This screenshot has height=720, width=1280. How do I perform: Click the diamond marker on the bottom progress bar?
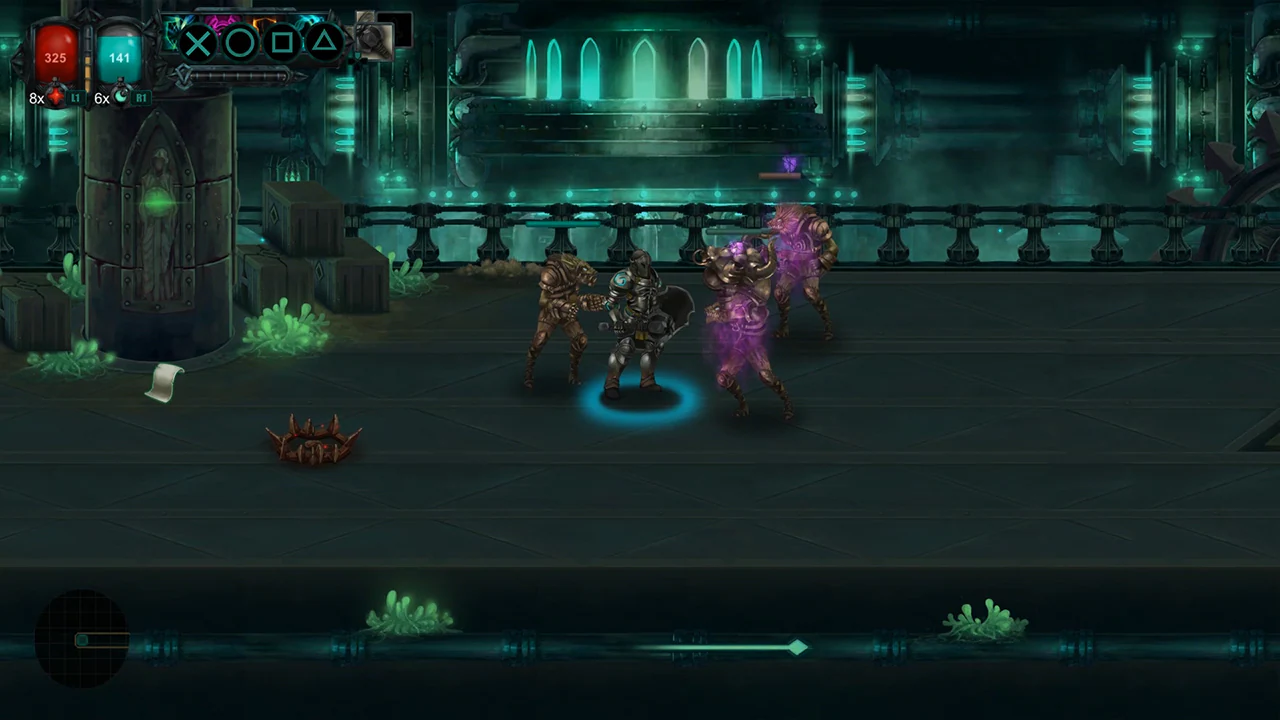coord(797,649)
